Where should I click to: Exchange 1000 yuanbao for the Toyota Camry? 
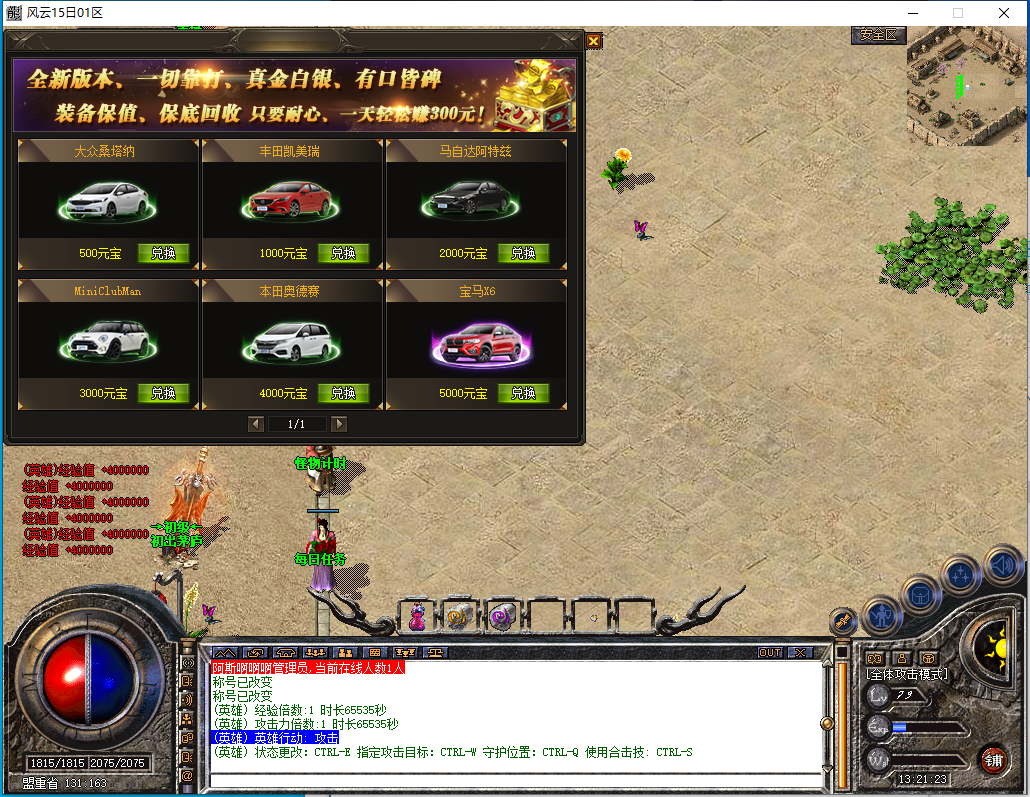[343, 253]
